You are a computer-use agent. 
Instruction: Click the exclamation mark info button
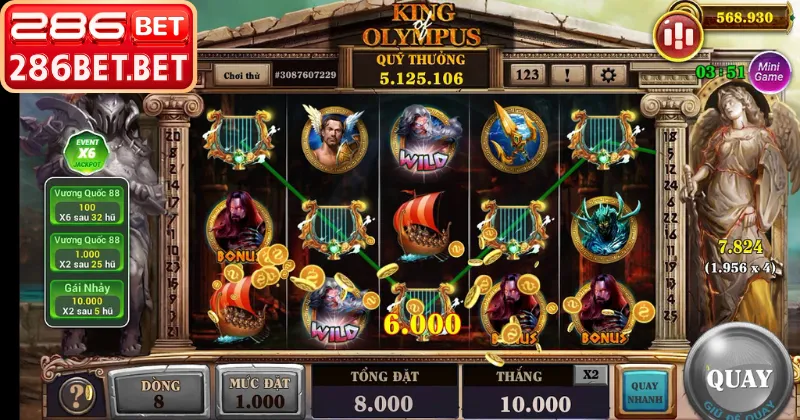pos(568,74)
